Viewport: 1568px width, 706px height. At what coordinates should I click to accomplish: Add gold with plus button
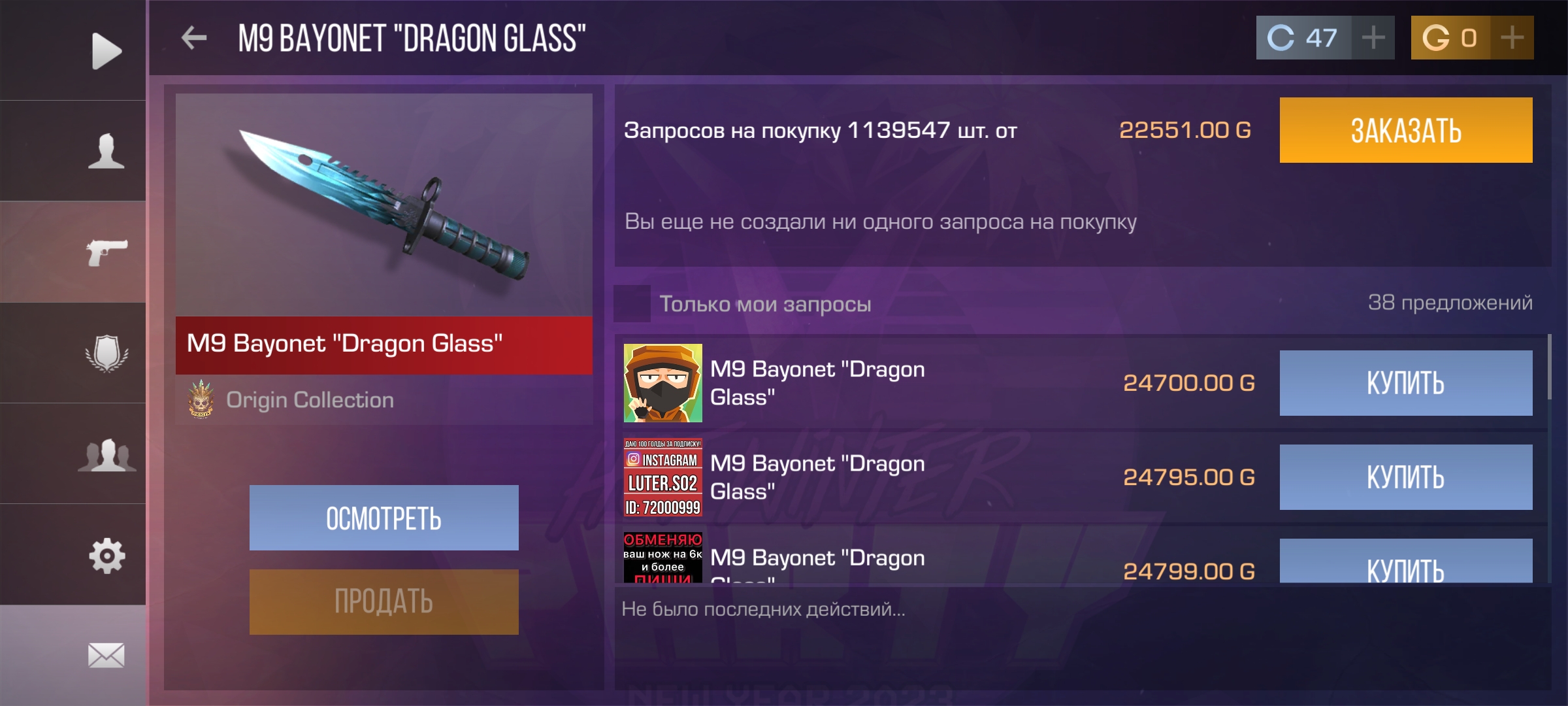(1512, 38)
